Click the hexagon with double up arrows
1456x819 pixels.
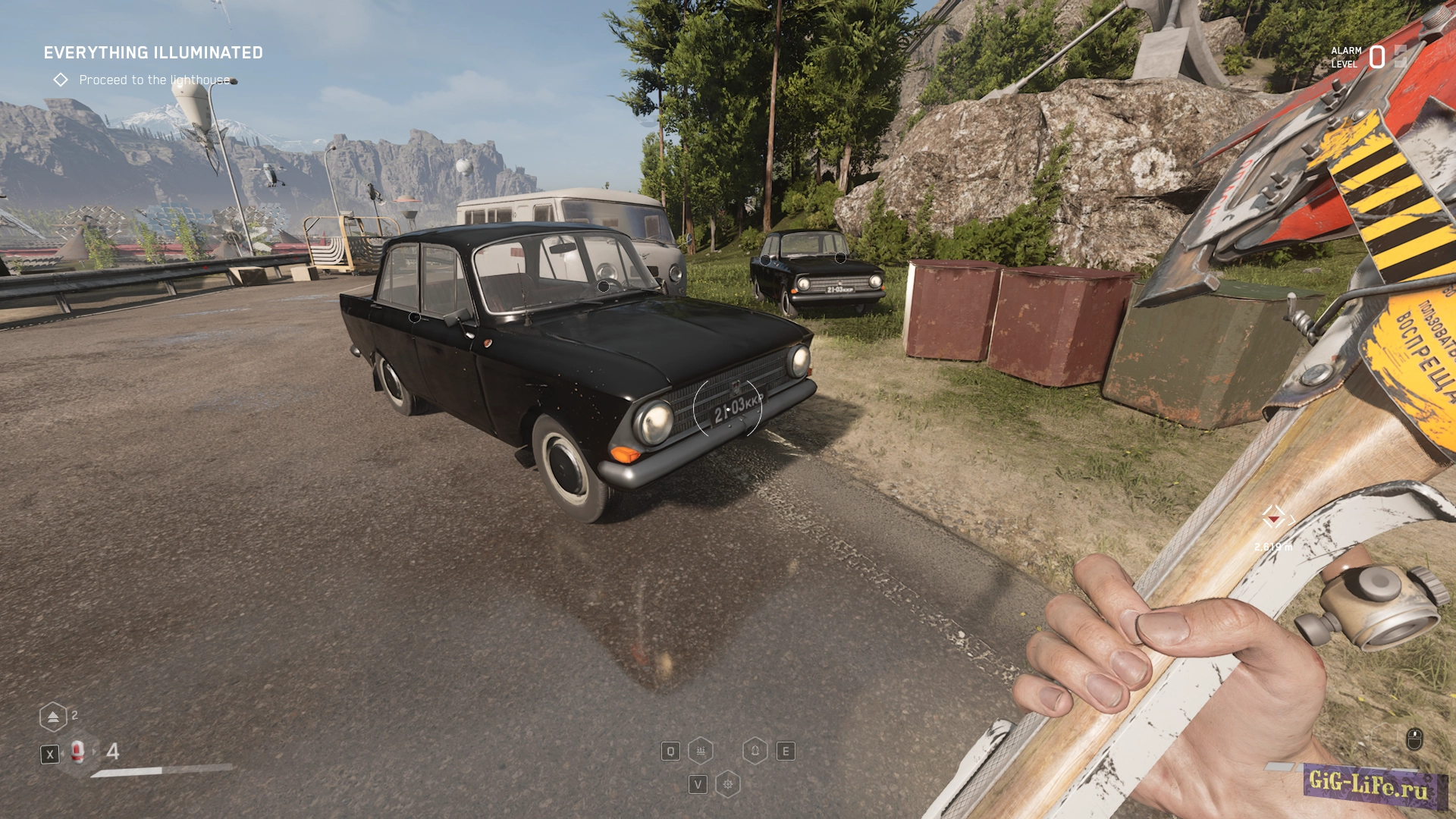coord(53,717)
